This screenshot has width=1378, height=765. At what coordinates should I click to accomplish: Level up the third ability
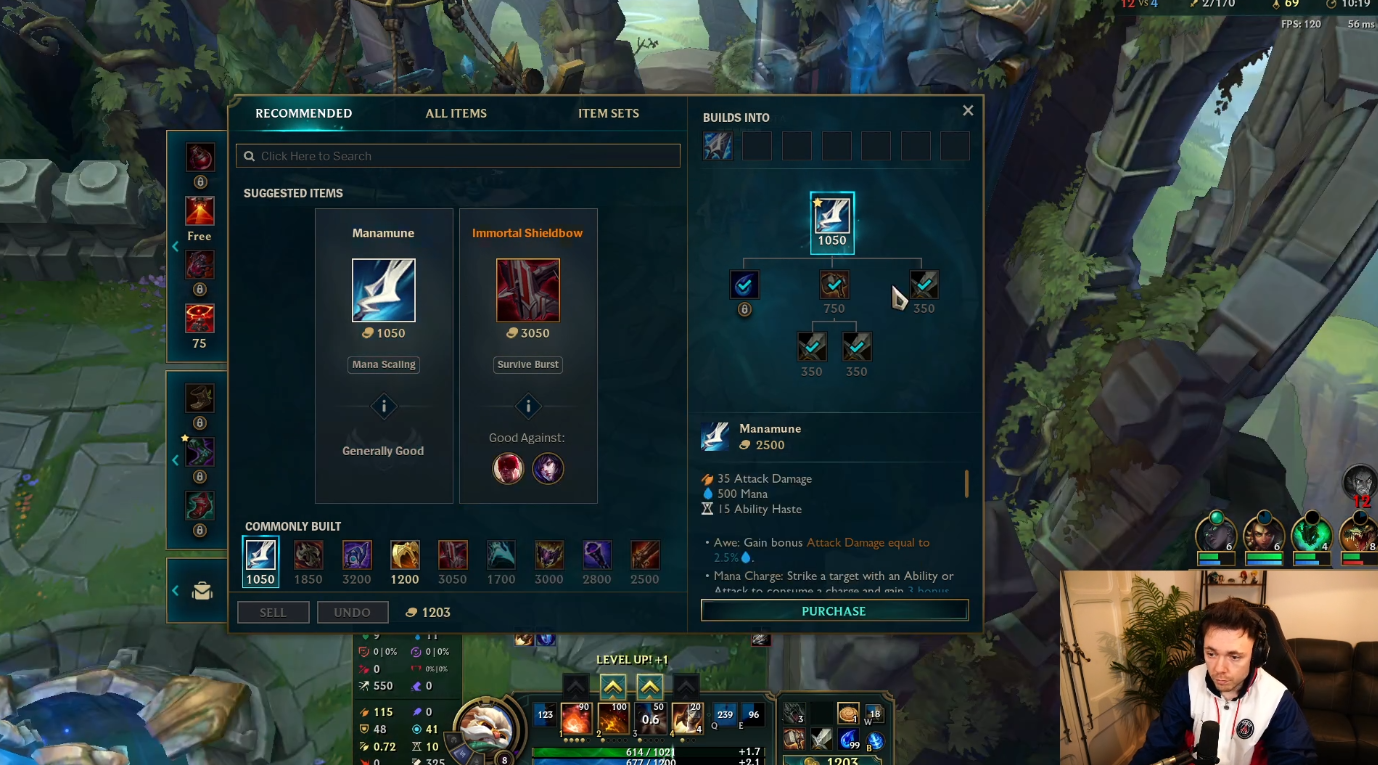click(x=650, y=686)
